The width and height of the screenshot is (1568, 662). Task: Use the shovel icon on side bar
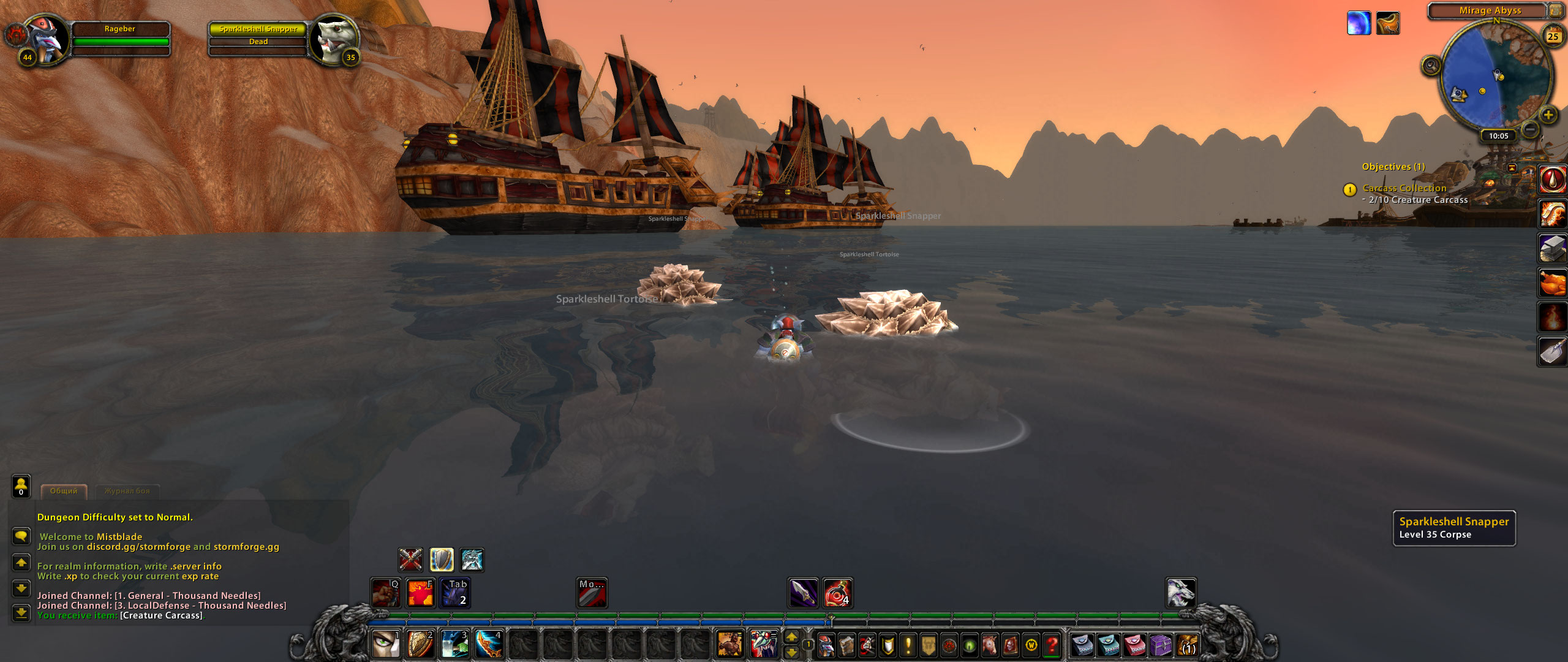coord(1553,352)
